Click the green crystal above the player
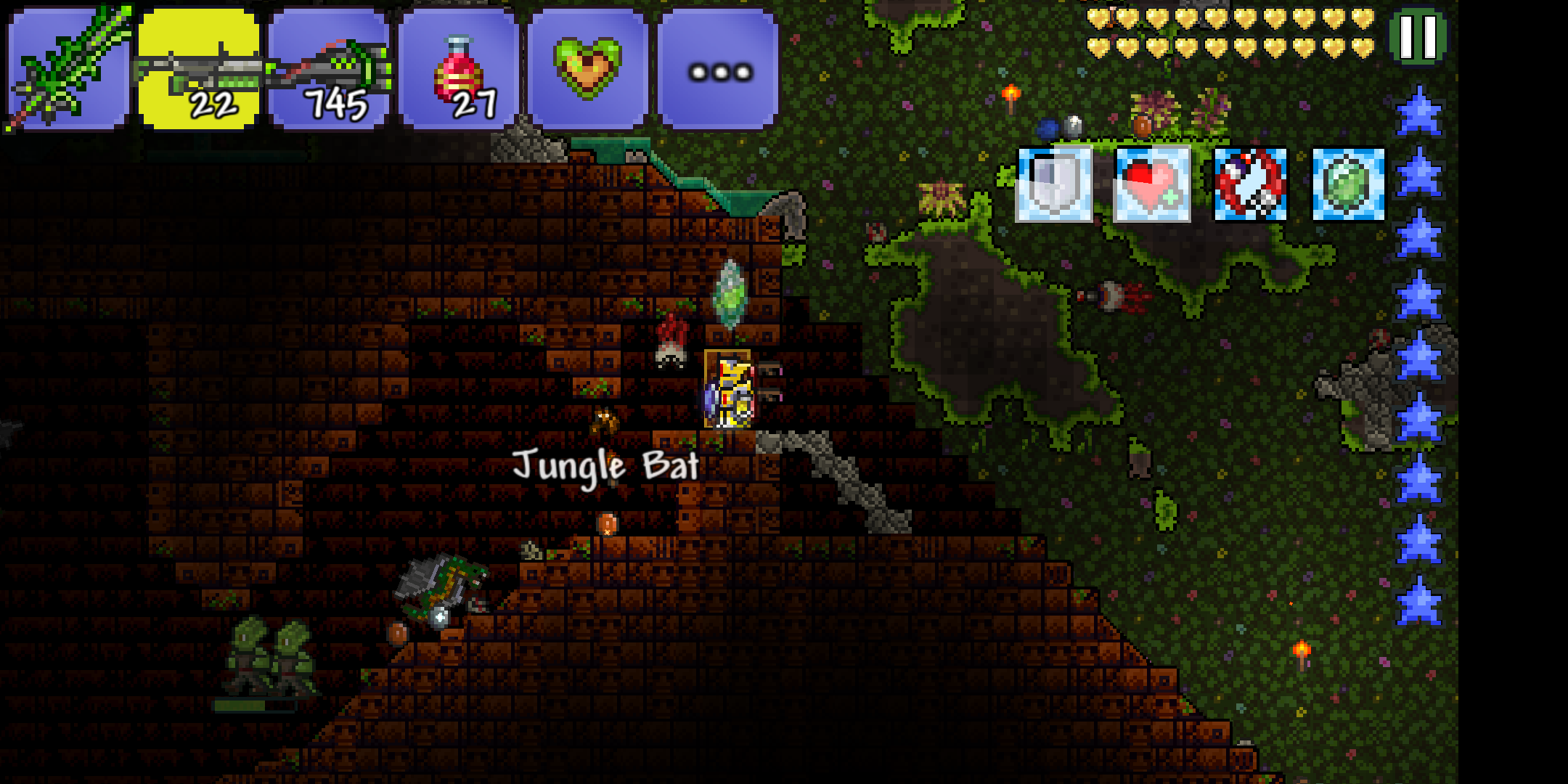The image size is (1568, 784). [x=728, y=294]
